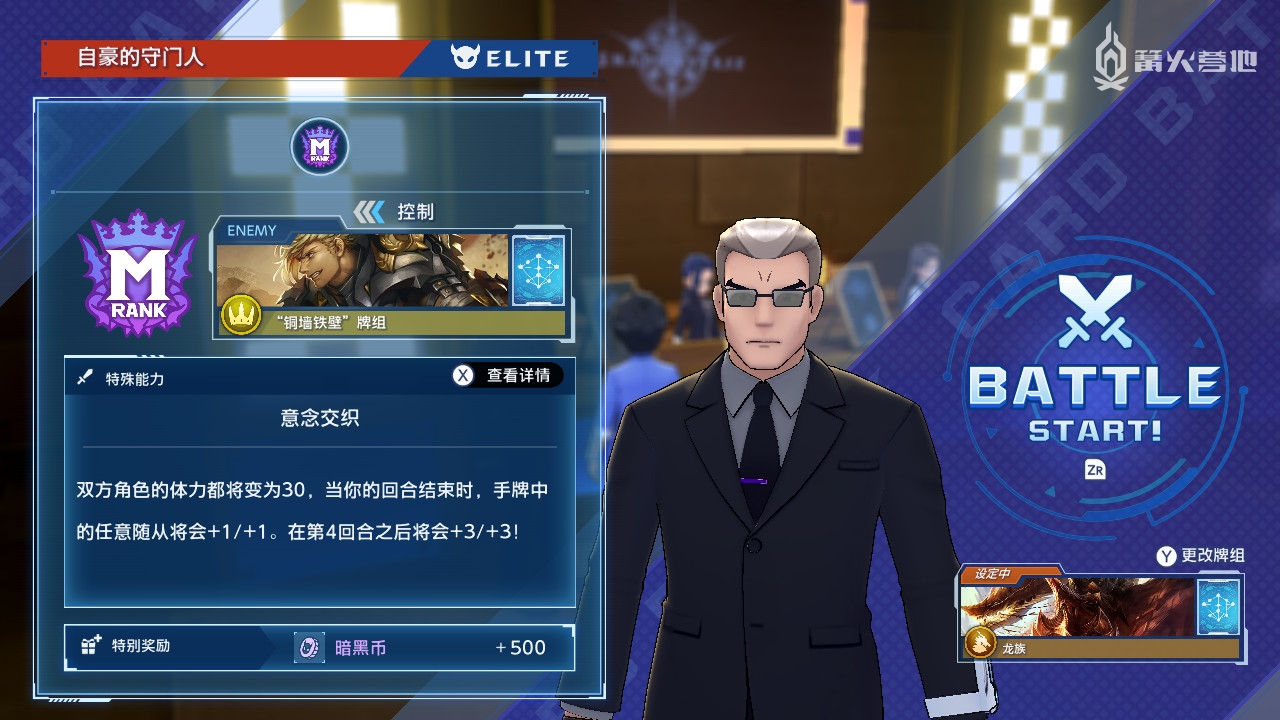Click the small M Rank badge
The image size is (1280, 720).
coord(319,147)
